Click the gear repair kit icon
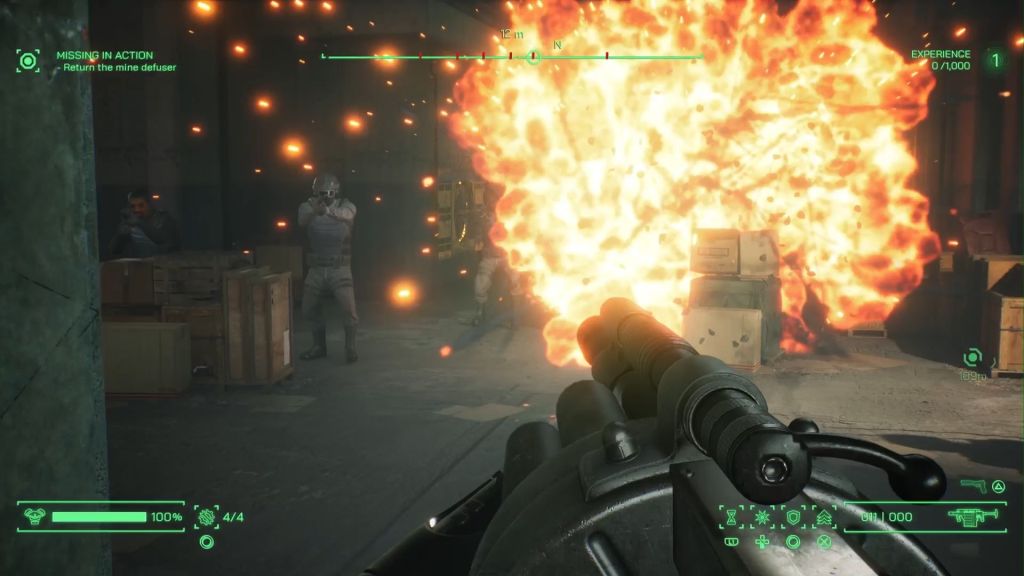Screen dimensions: 1024x576 click(207, 517)
